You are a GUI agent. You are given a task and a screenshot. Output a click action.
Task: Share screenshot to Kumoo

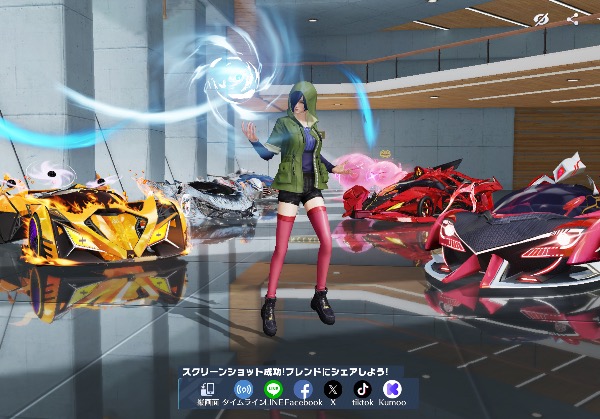(x=393, y=389)
